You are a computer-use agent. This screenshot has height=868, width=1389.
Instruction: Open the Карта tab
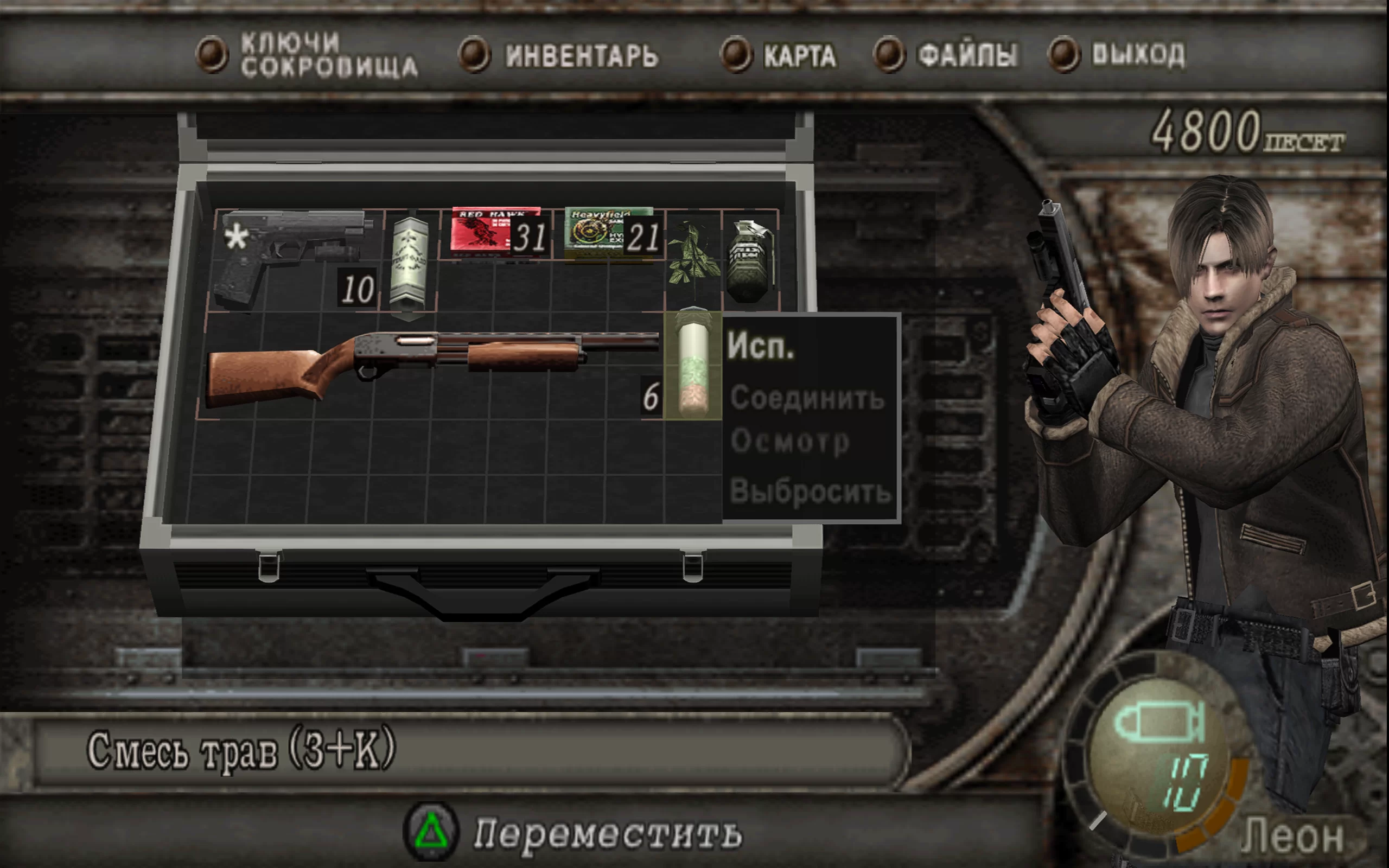(798, 56)
